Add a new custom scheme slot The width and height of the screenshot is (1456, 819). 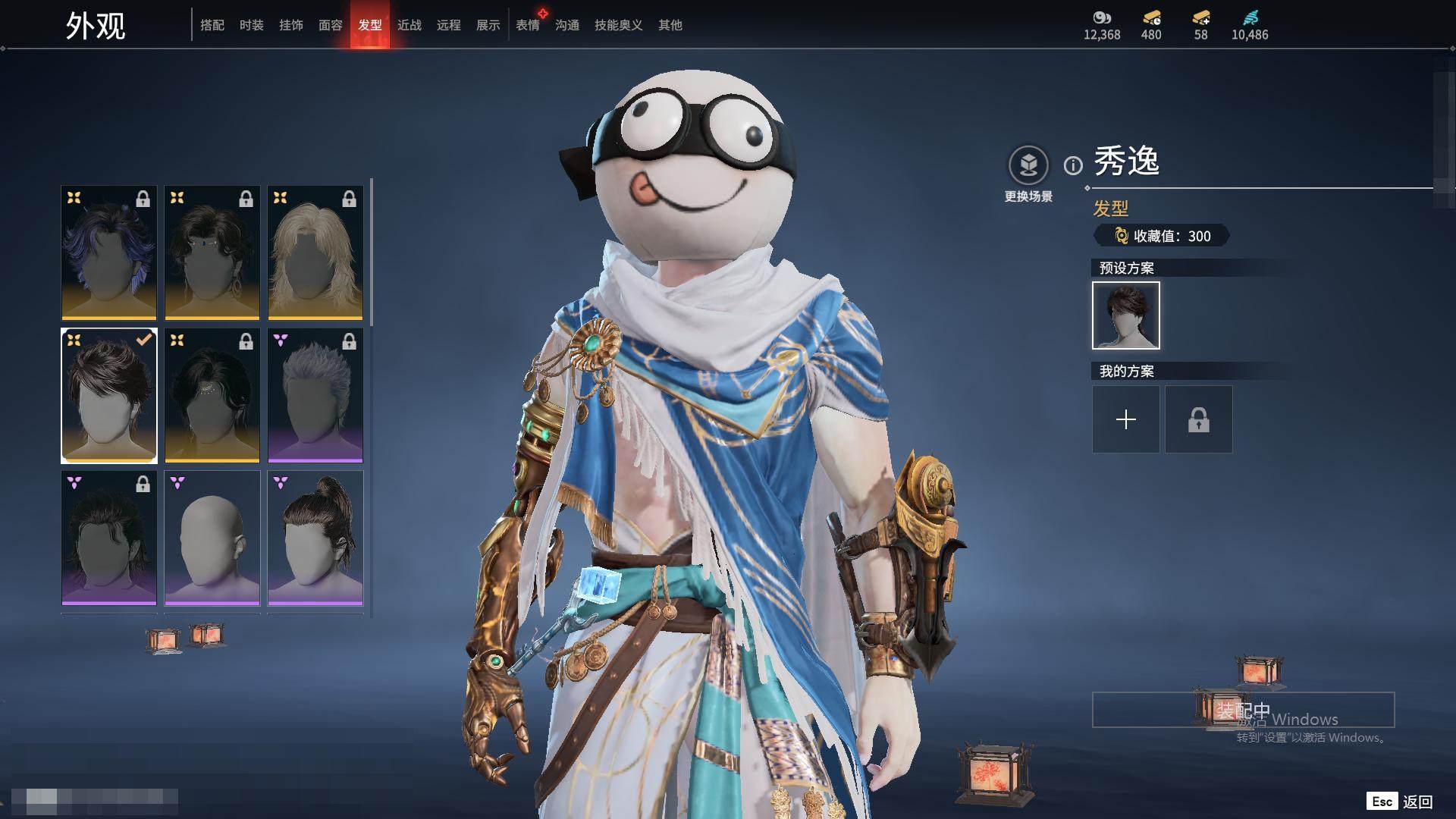pyautogui.click(x=1125, y=419)
